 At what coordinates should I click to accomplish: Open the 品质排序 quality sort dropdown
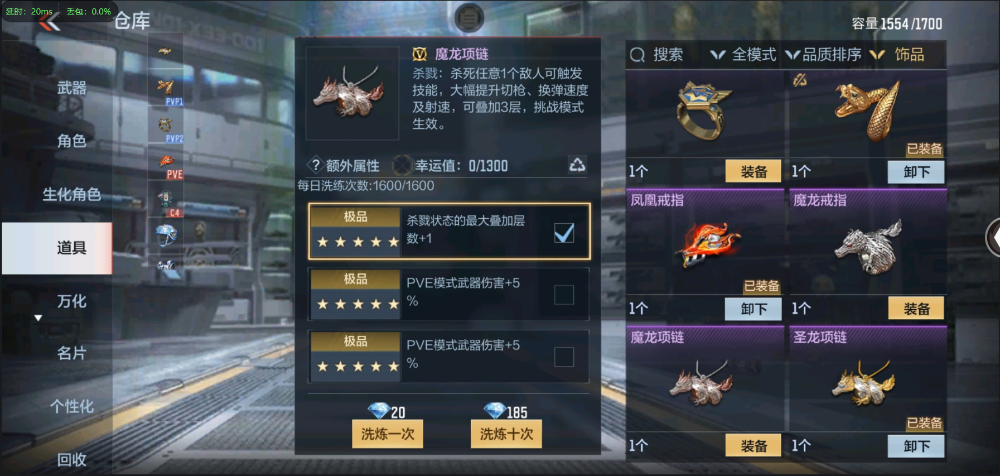[x=824, y=55]
